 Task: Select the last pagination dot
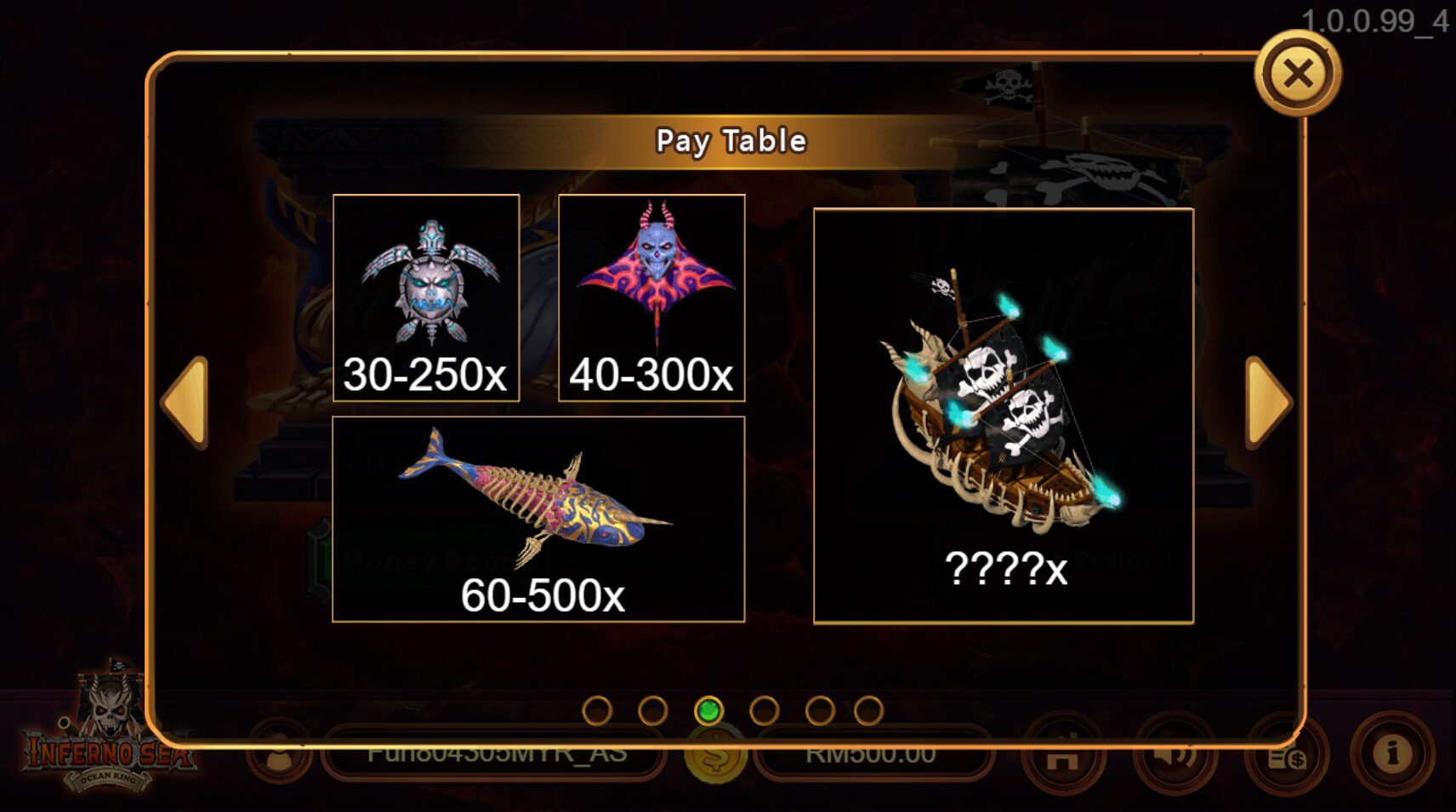pos(874,707)
